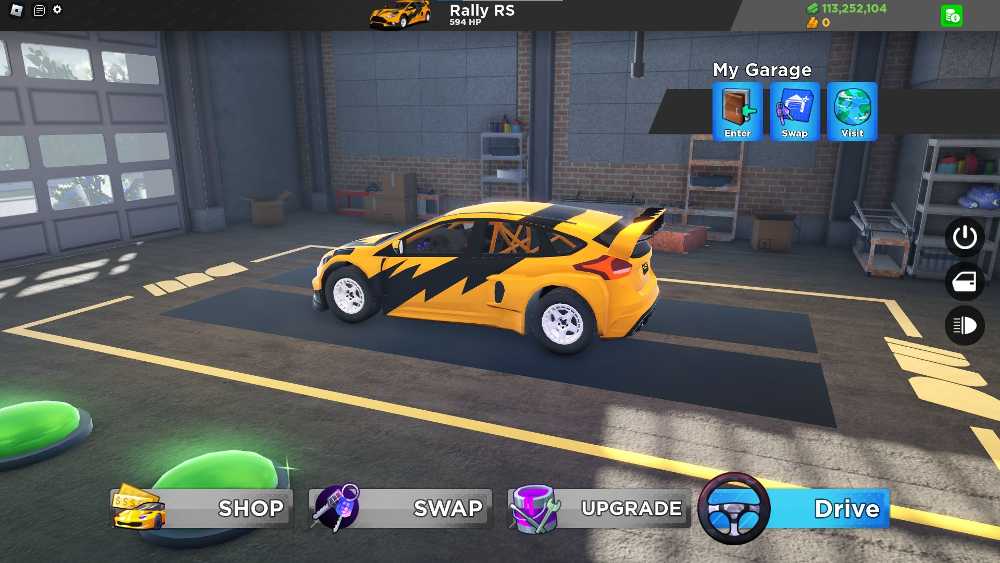This screenshot has width=1000, height=563.
Task: Choose the My Garage Swap tile
Action: click(795, 111)
